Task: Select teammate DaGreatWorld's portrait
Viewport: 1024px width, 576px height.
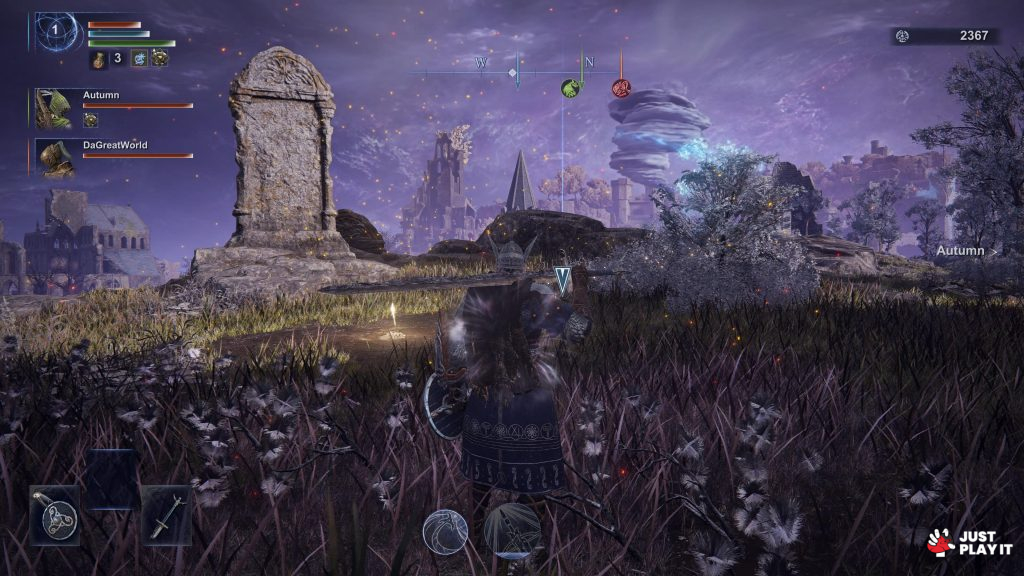Action: (55, 158)
